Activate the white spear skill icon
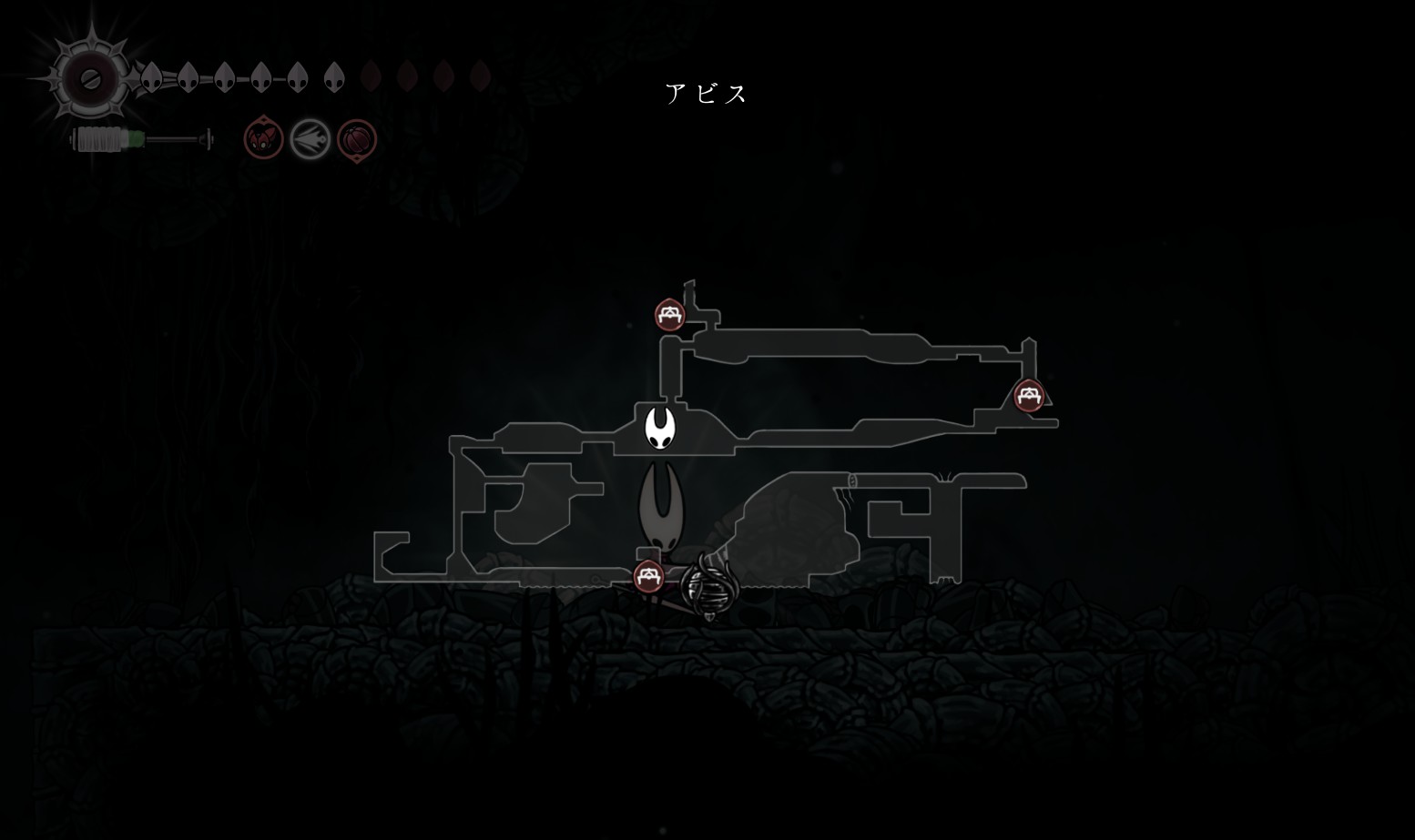The height and width of the screenshot is (840, 1415). tap(310, 140)
